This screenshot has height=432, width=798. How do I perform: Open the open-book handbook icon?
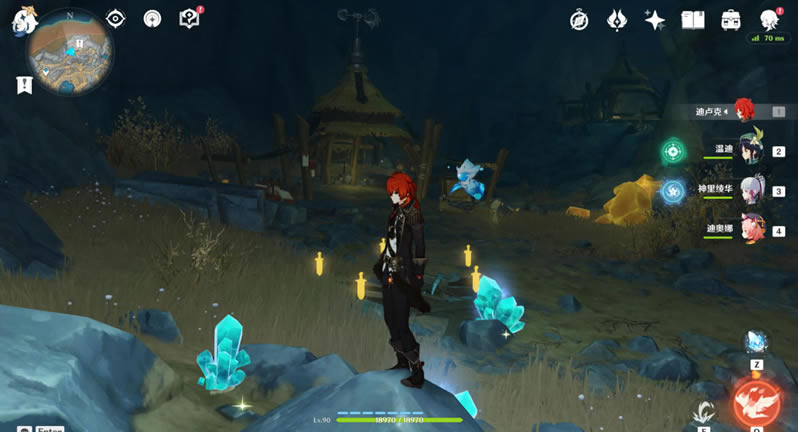[x=693, y=20]
